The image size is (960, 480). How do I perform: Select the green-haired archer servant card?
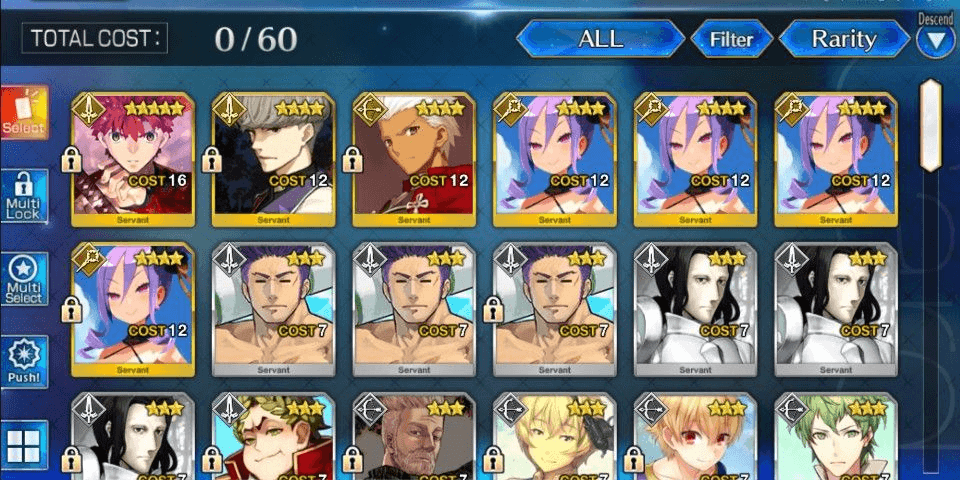(835, 435)
